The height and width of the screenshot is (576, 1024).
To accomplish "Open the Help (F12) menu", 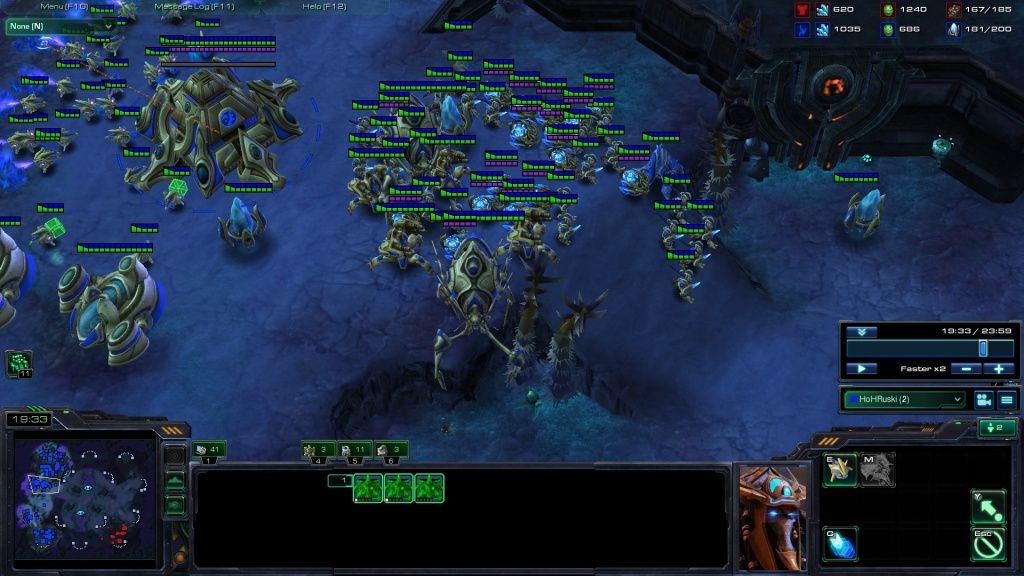I will click(x=324, y=6).
